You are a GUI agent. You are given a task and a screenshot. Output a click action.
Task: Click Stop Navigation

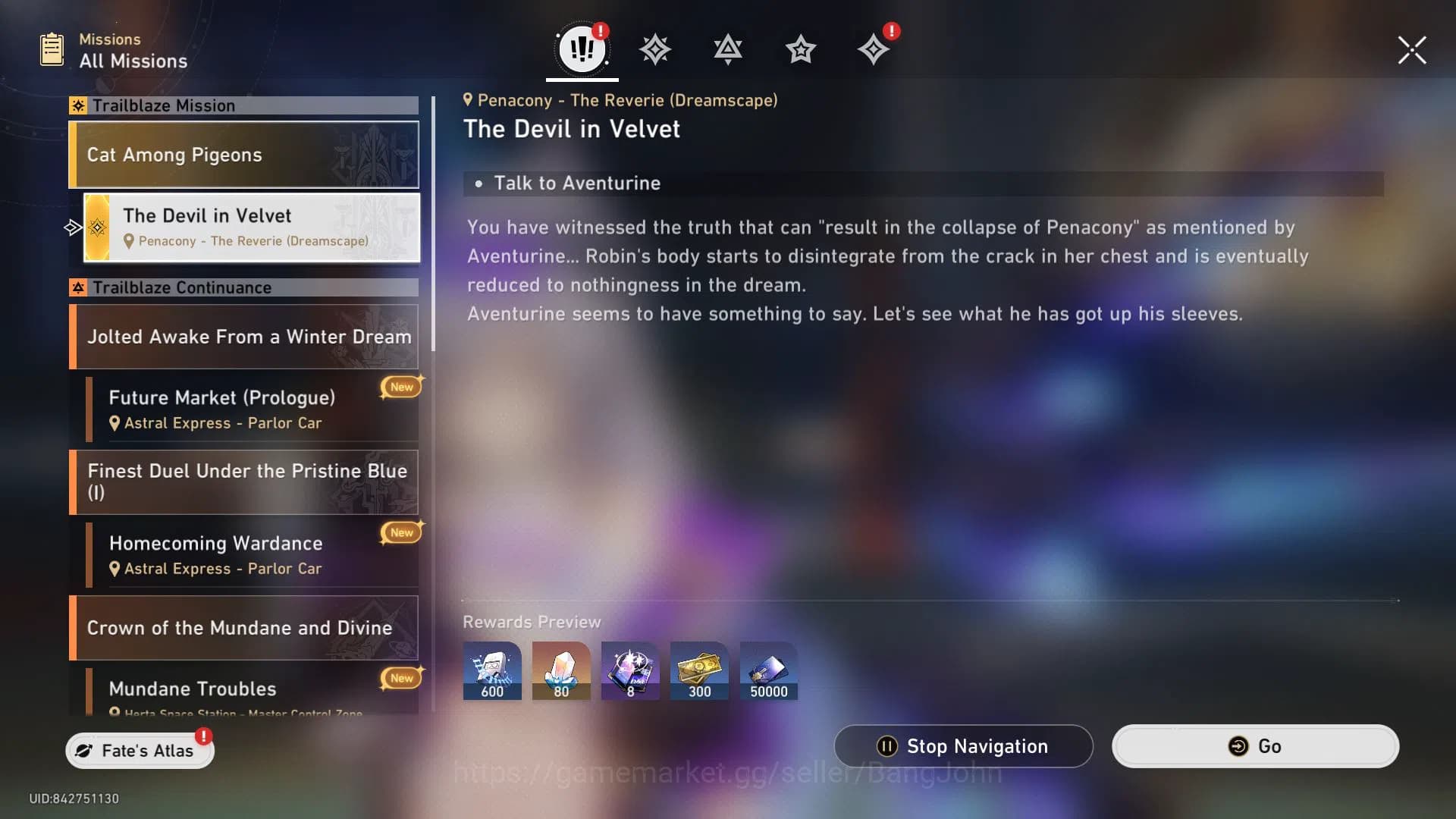(963, 746)
